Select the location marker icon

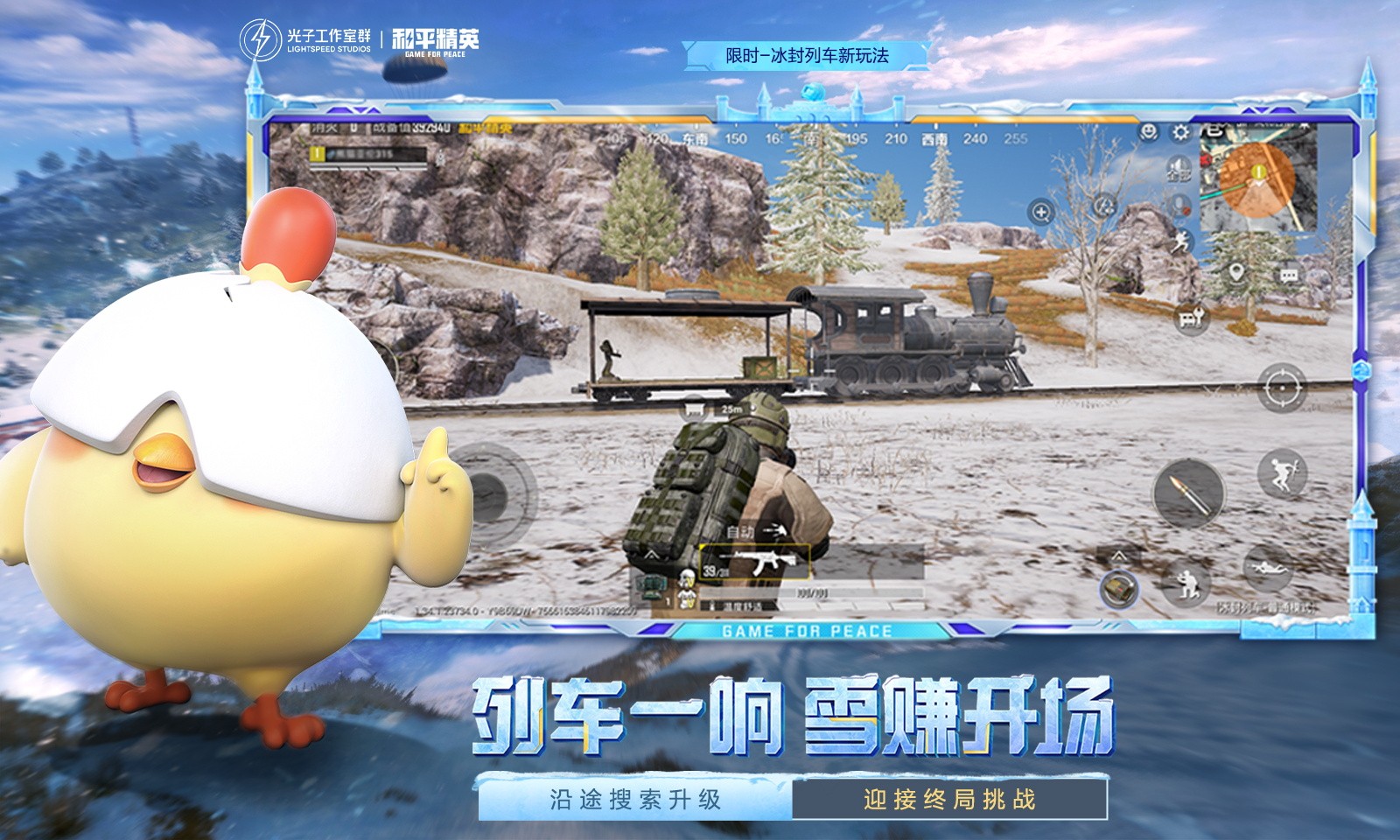(x=1236, y=273)
